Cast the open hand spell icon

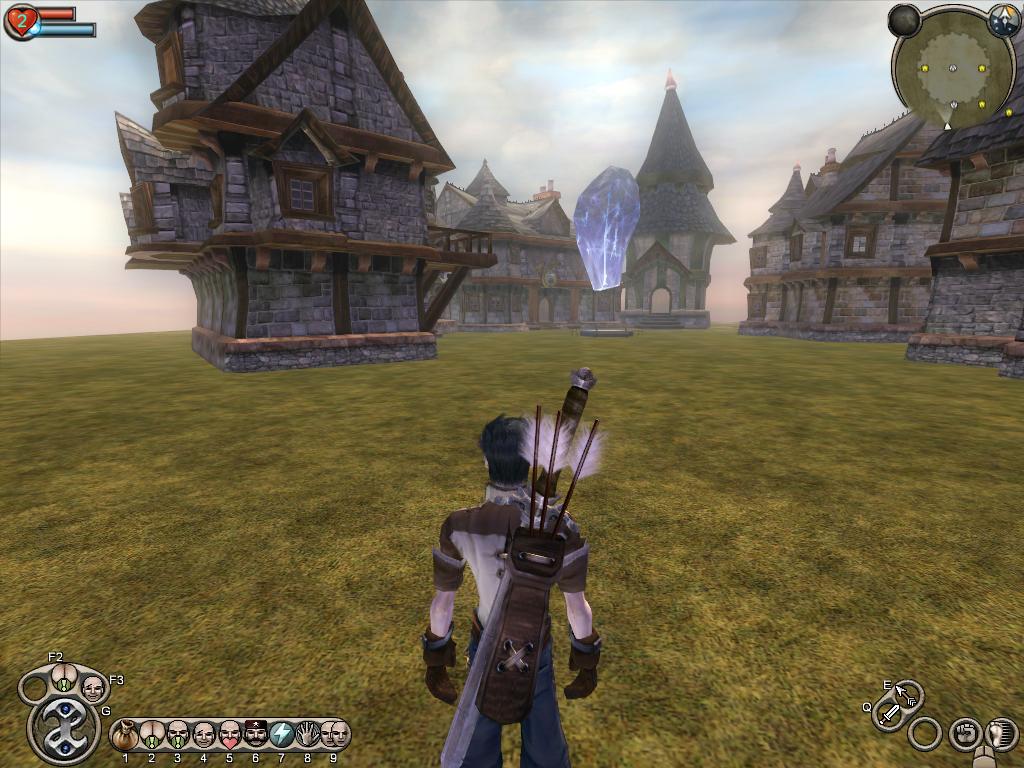click(x=308, y=736)
